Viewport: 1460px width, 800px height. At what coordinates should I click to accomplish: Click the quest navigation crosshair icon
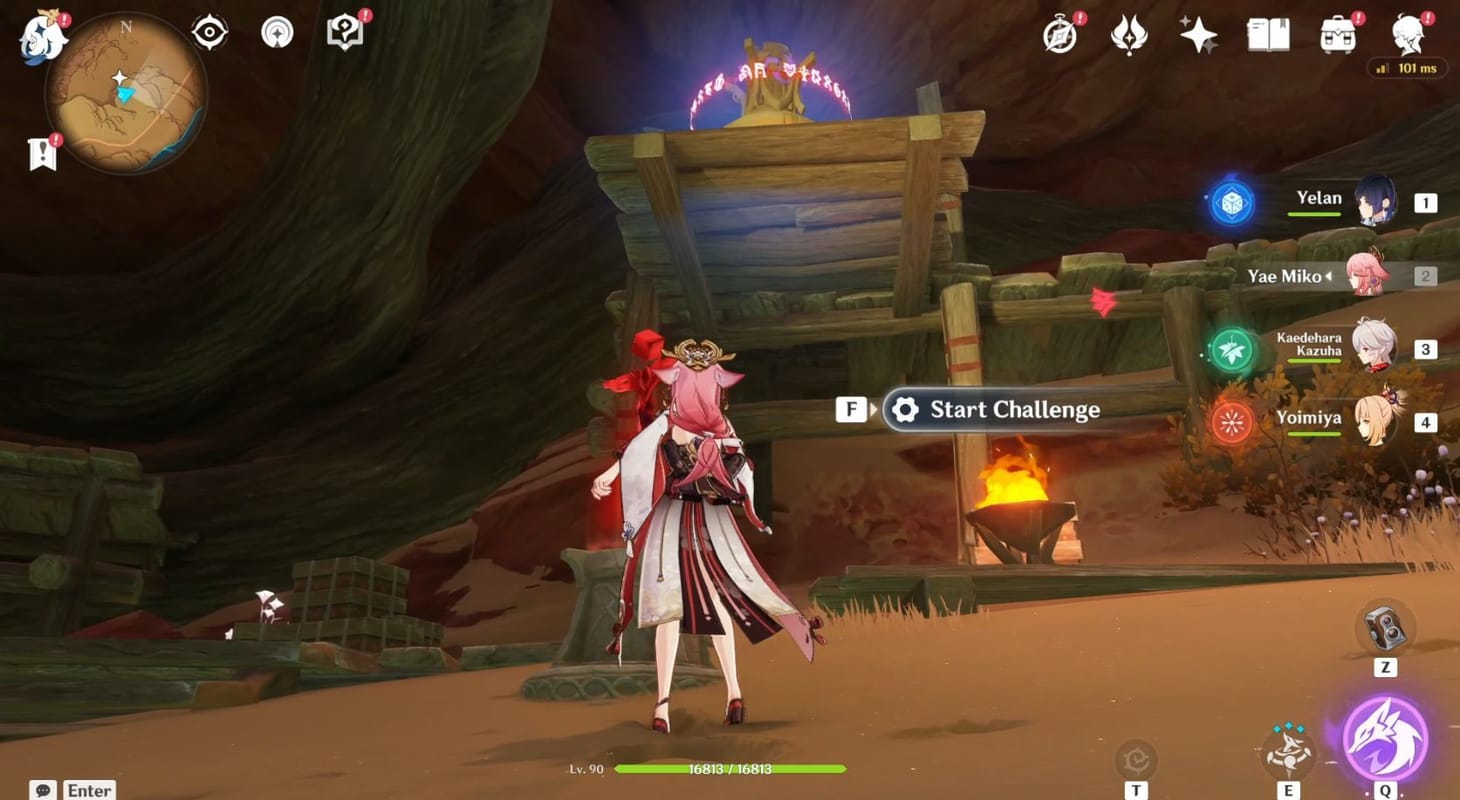pos(209,31)
